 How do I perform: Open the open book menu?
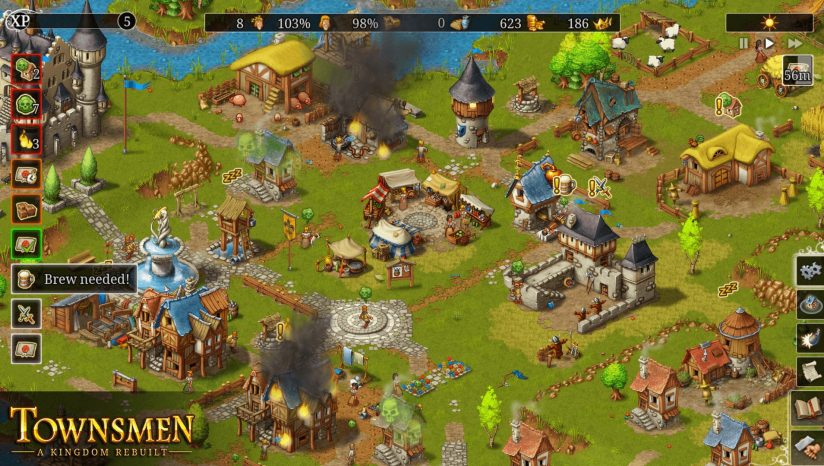click(808, 407)
